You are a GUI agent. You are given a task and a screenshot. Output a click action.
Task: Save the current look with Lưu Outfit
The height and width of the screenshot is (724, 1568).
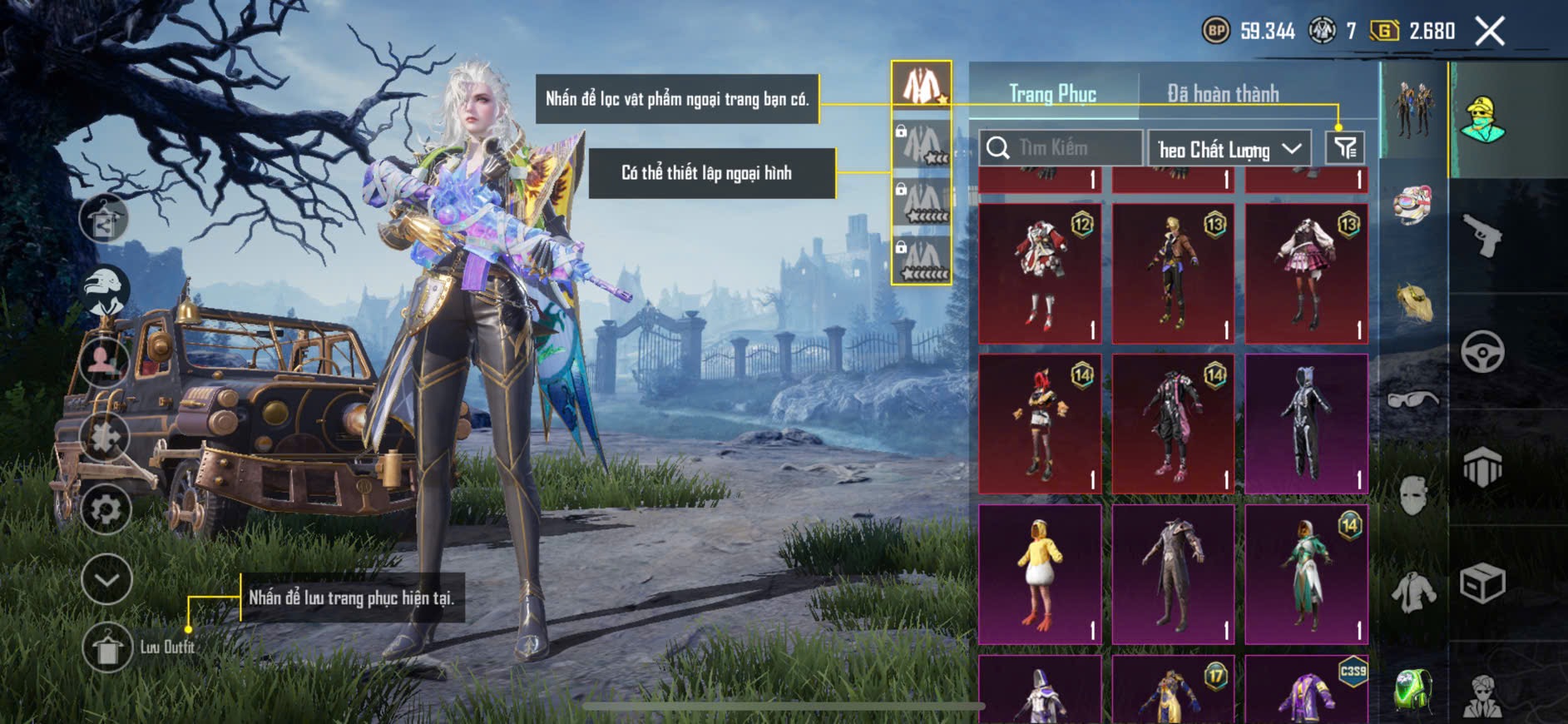pos(107,647)
